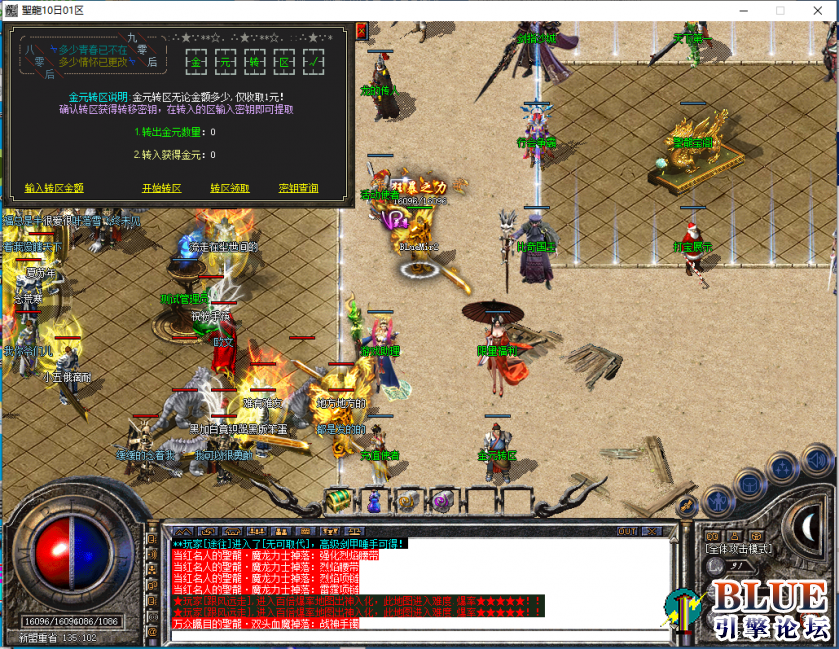This screenshot has width=839, height=649.
Task: Click the OUT button above the chat
Action: [x=628, y=531]
